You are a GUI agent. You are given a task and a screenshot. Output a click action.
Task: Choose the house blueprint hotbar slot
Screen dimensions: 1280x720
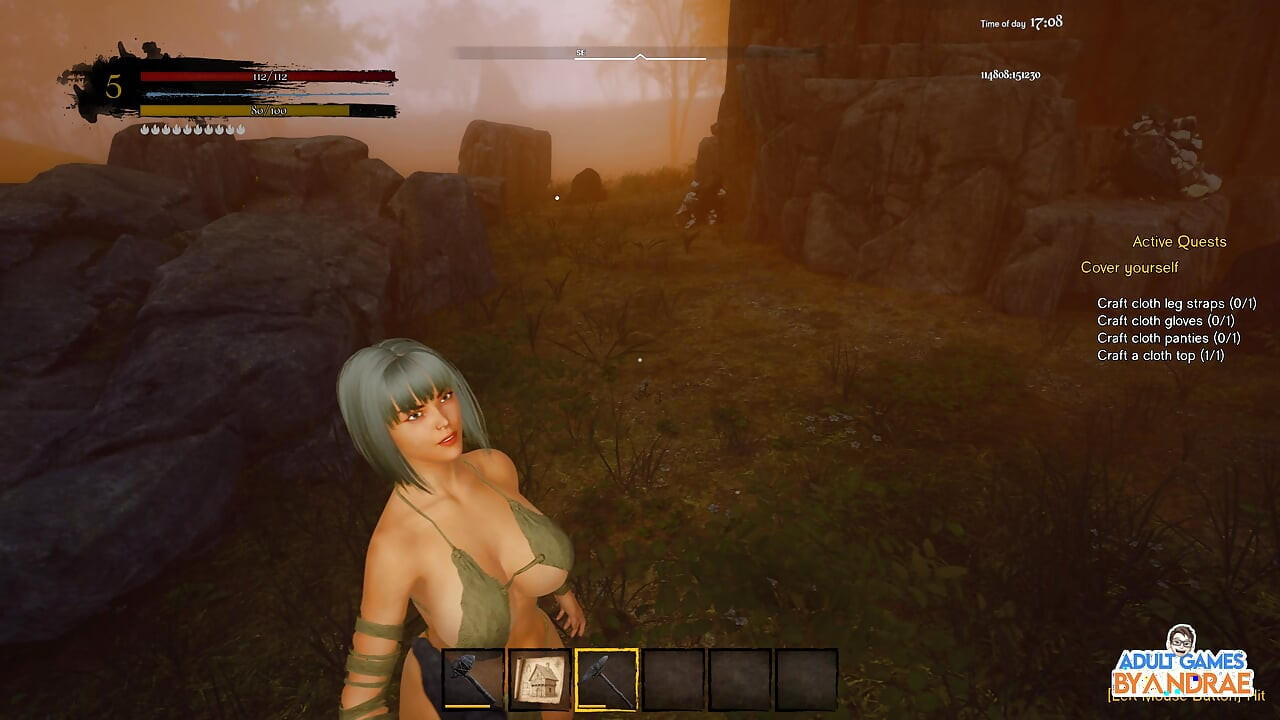pos(540,680)
